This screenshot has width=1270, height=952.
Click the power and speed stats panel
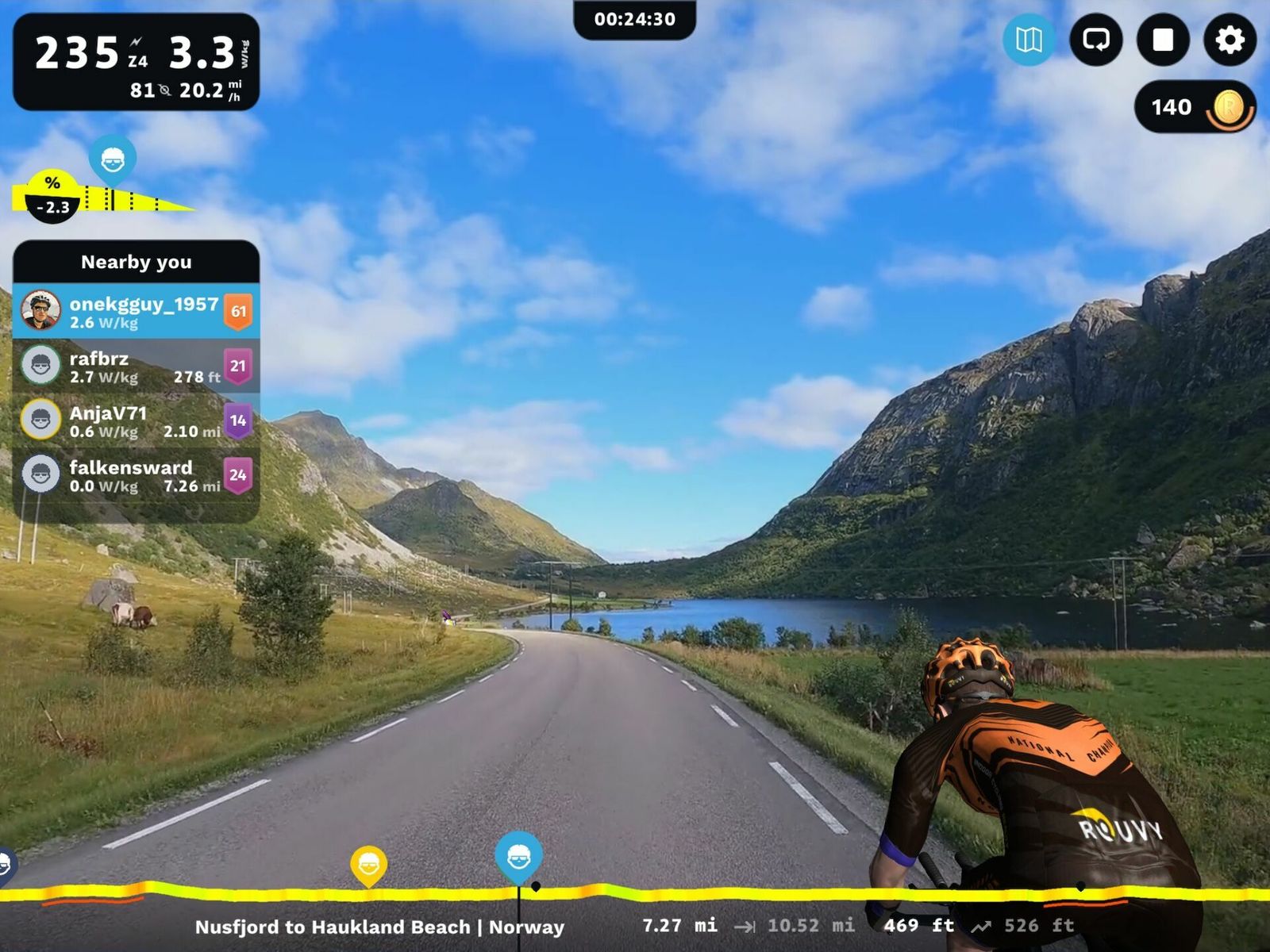pos(136,62)
